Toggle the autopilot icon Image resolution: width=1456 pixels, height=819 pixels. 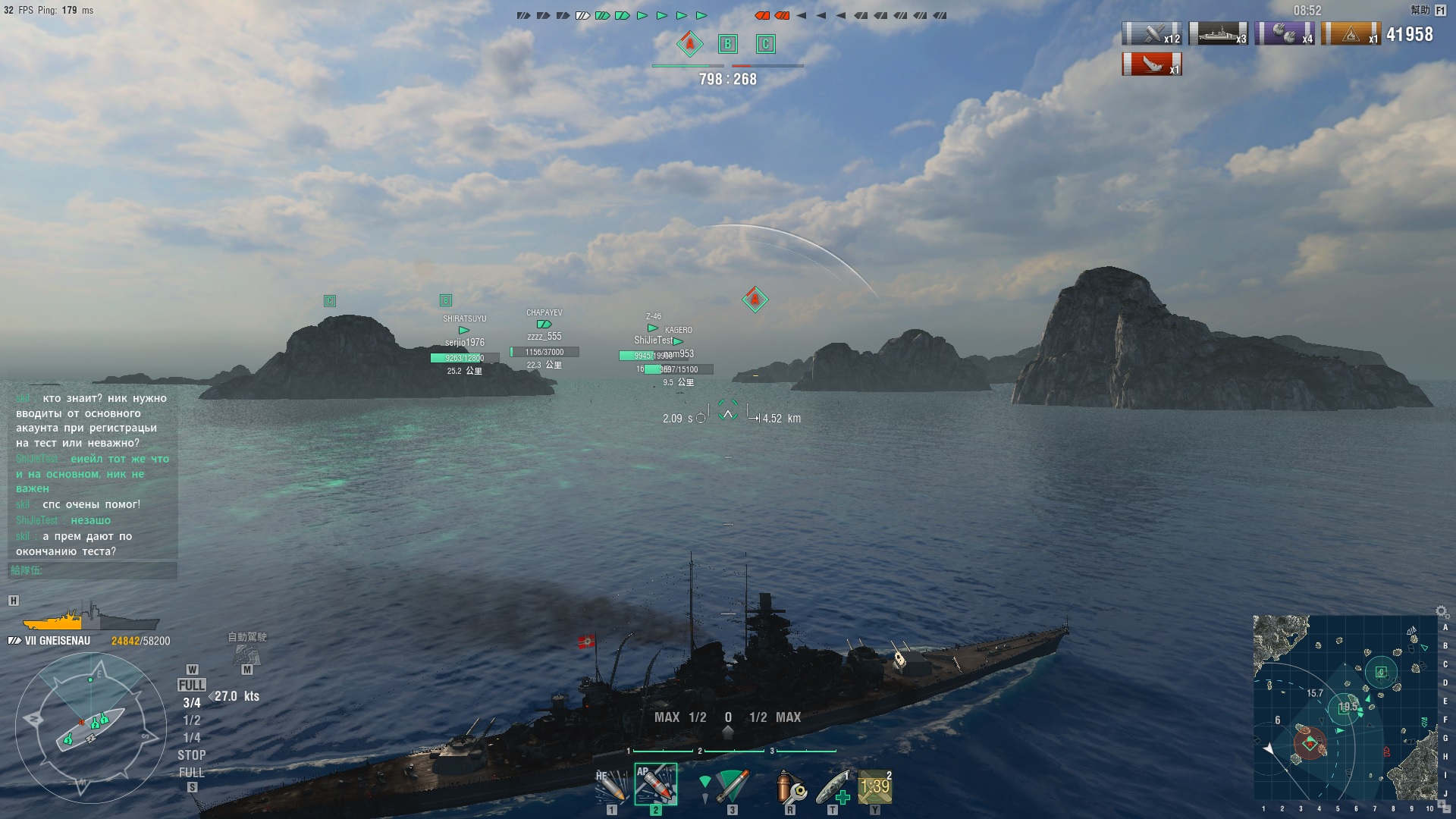coord(247,654)
